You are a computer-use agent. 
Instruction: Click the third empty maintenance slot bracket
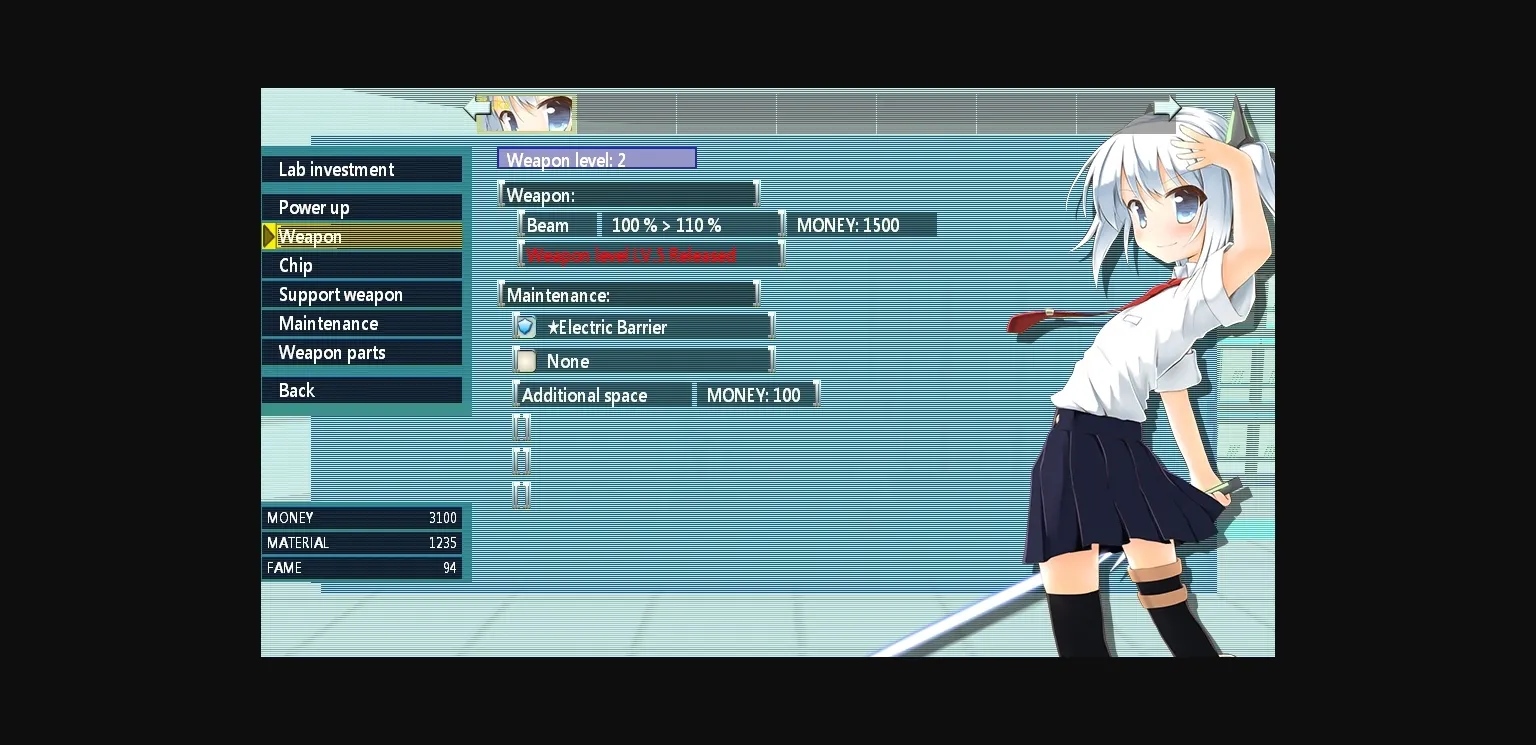[x=521, y=495]
